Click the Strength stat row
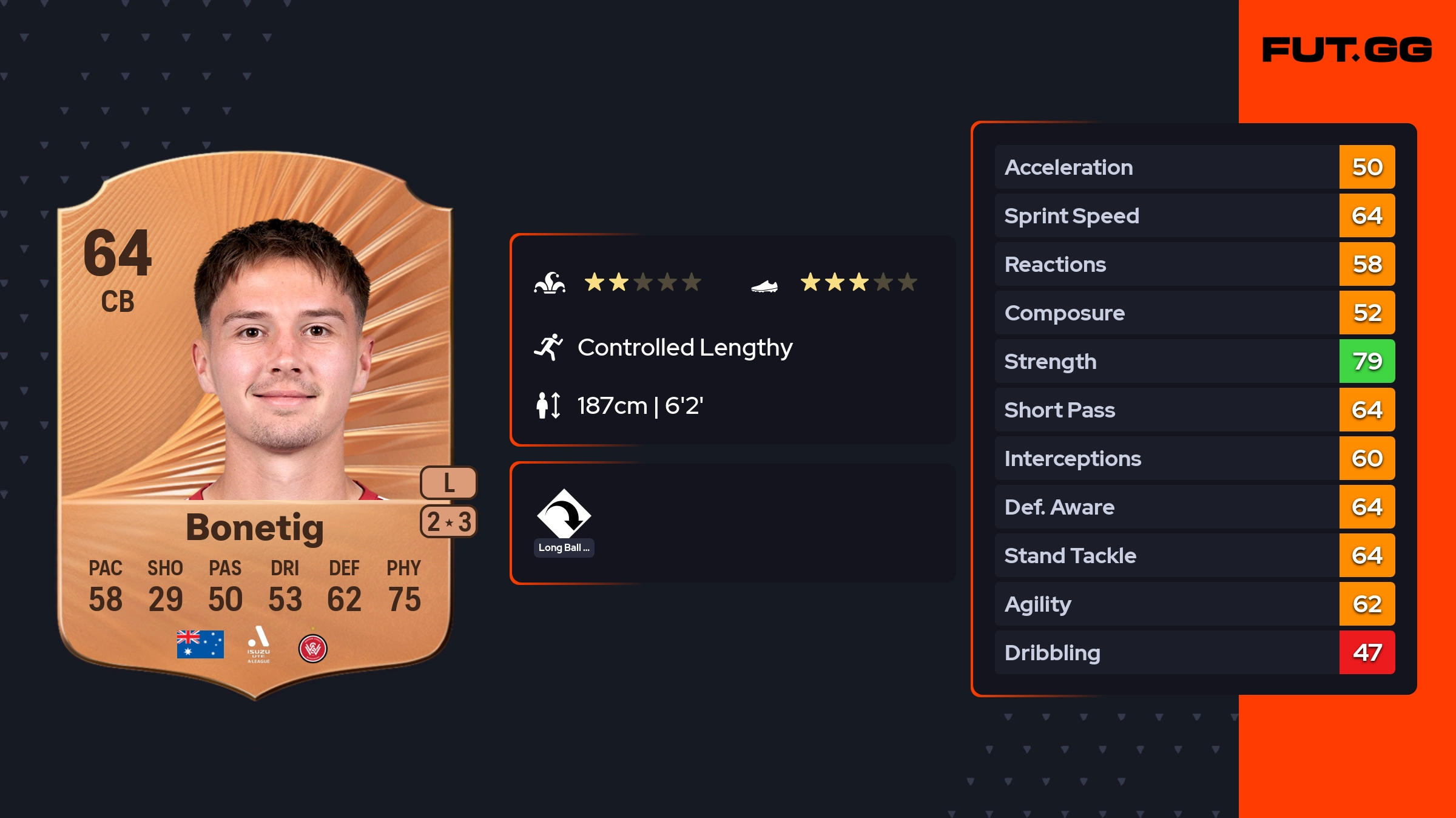The height and width of the screenshot is (818, 1456). click(x=1194, y=361)
